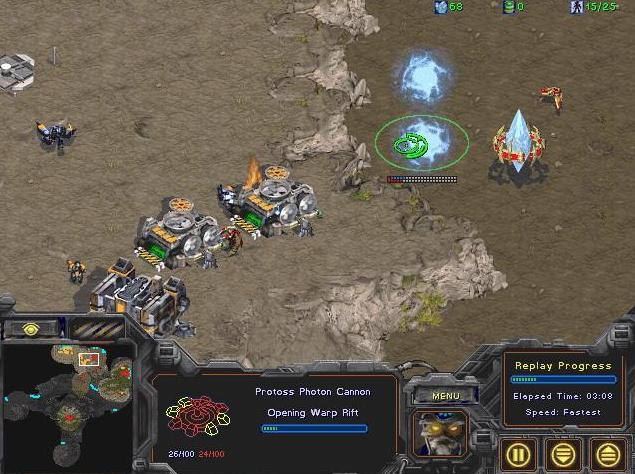Viewport: 635px width, 474px height.
Task: Click the Photon Cannon wireframe in status panel
Action: [200, 417]
